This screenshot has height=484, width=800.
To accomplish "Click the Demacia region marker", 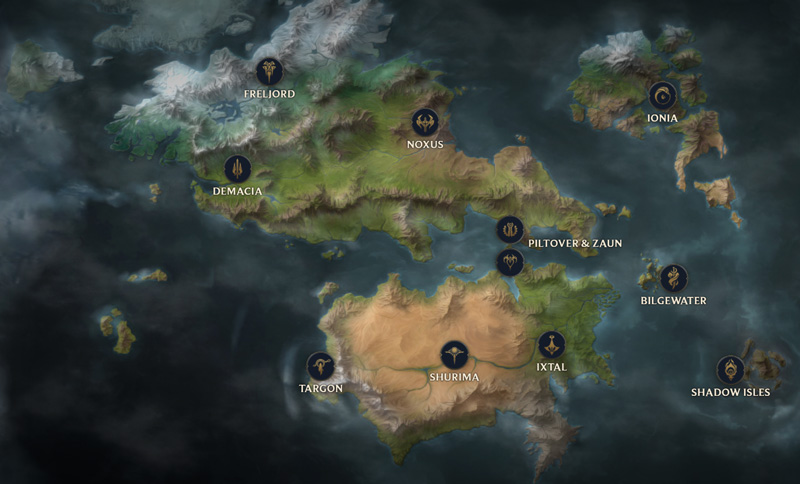I will pyautogui.click(x=237, y=168).
